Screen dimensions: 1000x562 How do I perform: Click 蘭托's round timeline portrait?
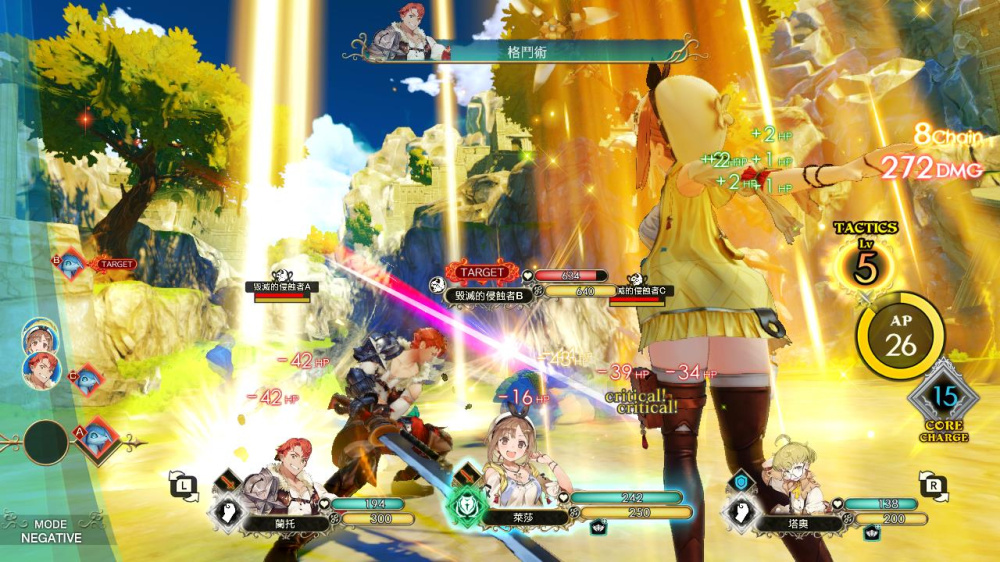(x=40, y=371)
